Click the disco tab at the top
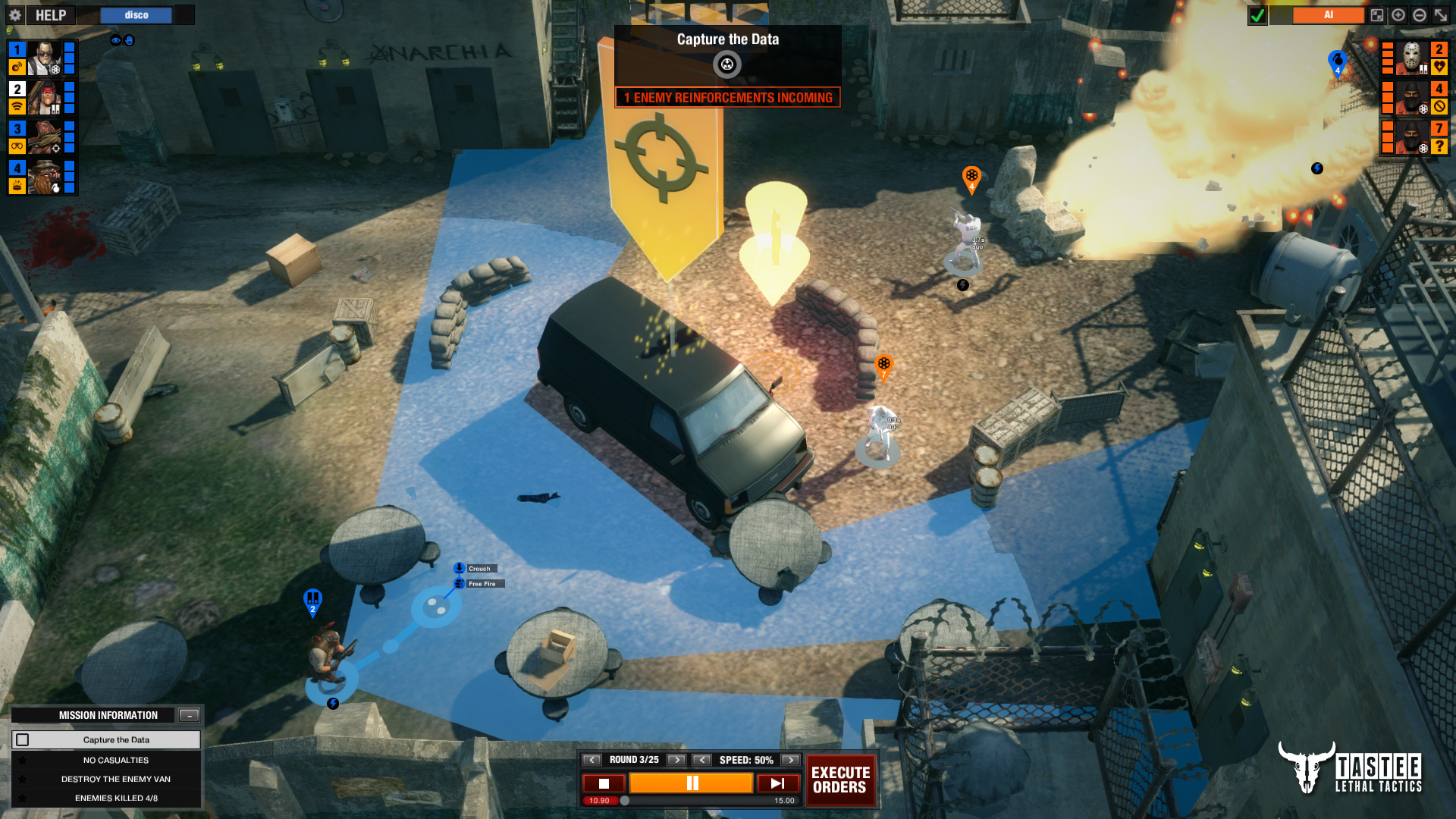This screenshot has height=819, width=1456. click(x=136, y=14)
